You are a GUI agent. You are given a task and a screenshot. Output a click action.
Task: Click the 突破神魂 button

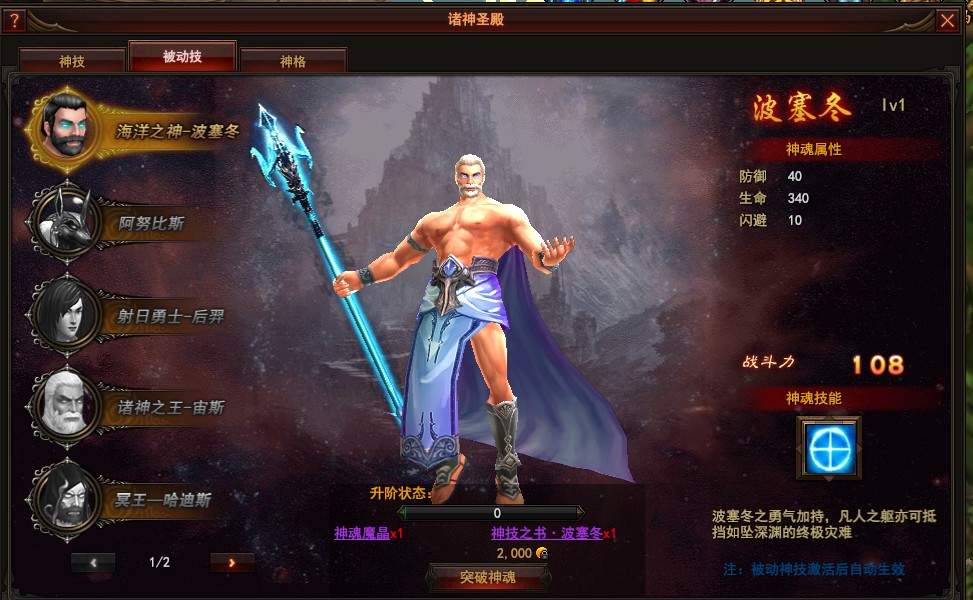(x=488, y=578)
